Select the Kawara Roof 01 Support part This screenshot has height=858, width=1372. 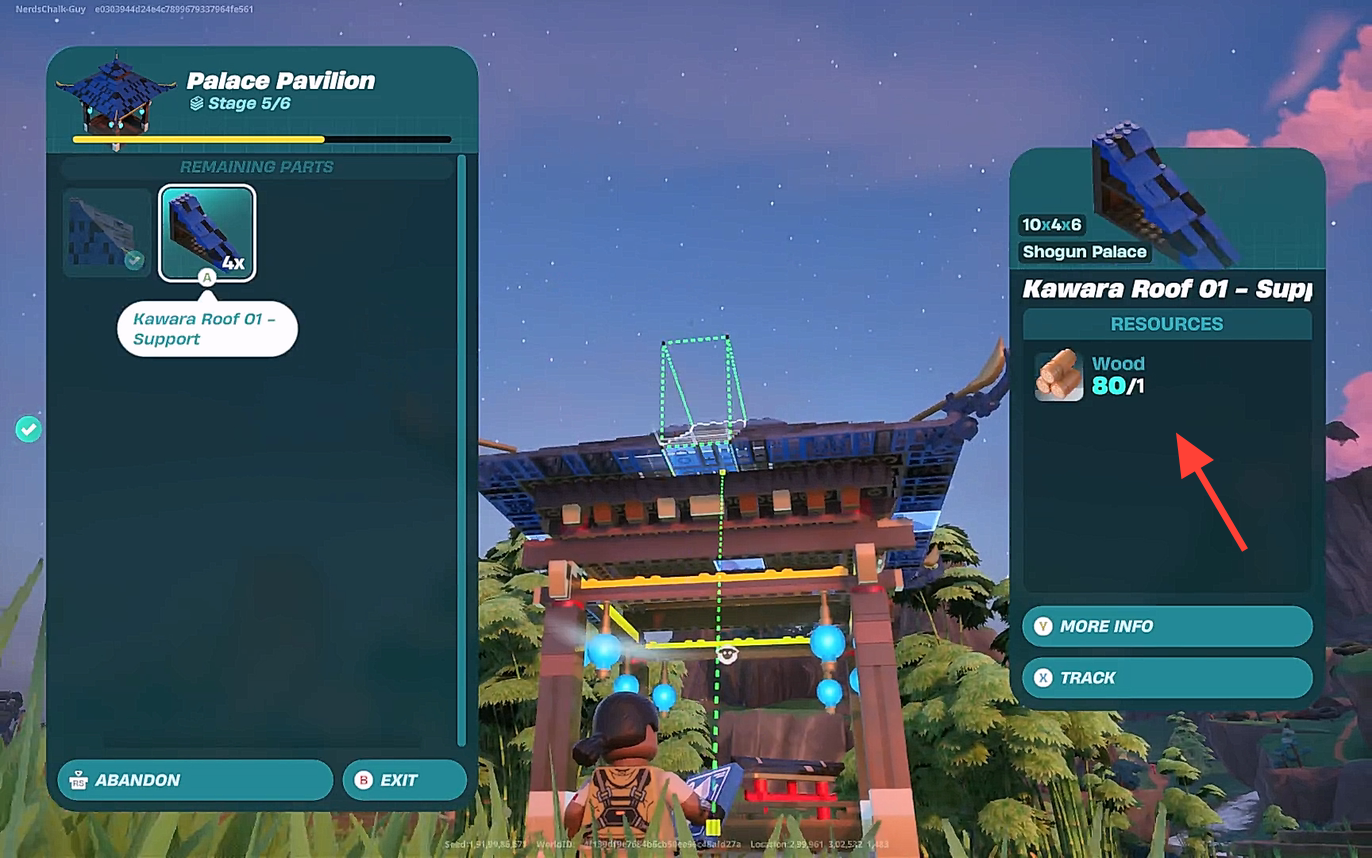(x=207, y=233)
